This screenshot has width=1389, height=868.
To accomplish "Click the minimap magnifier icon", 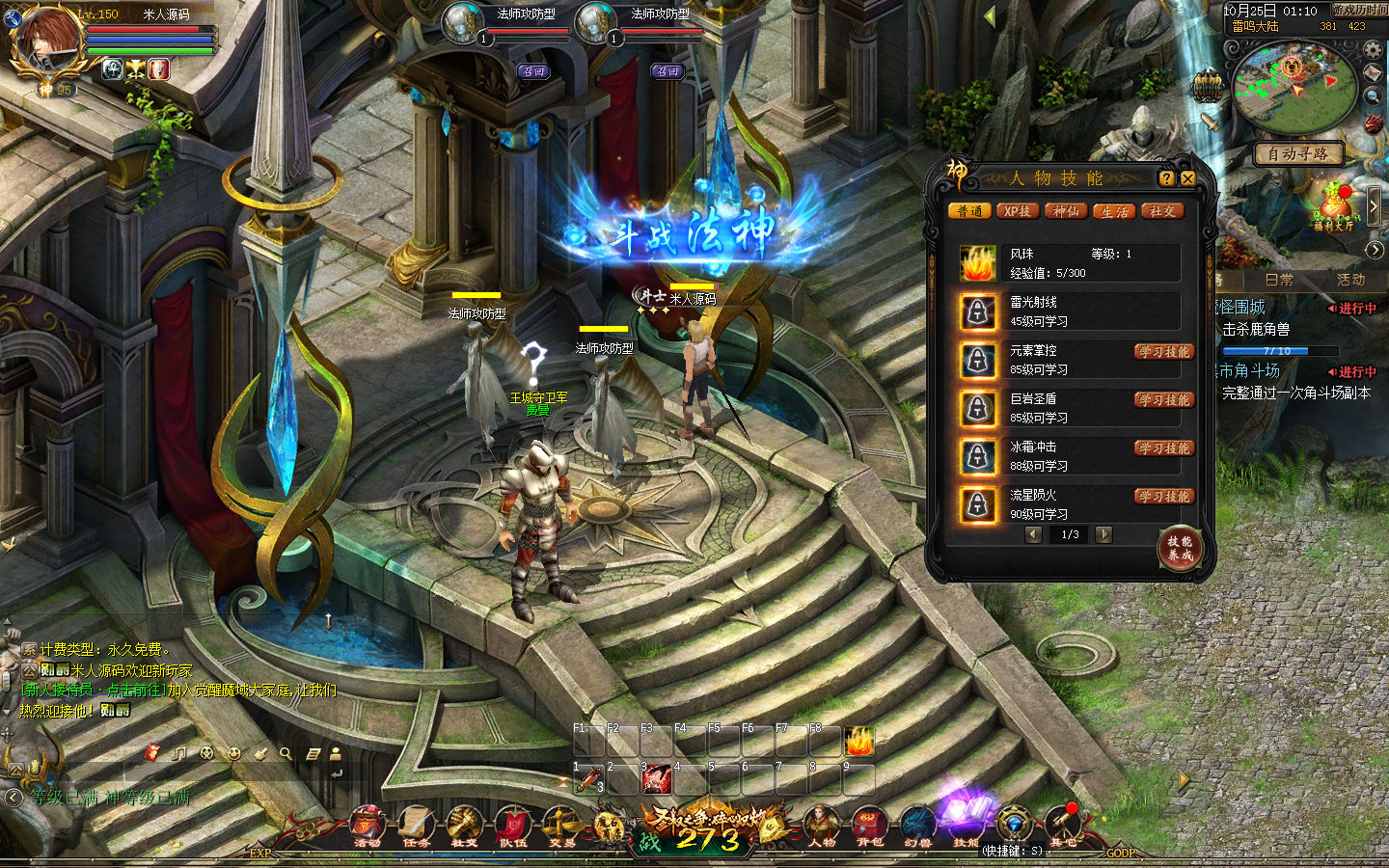I will tap(1373, 96).
